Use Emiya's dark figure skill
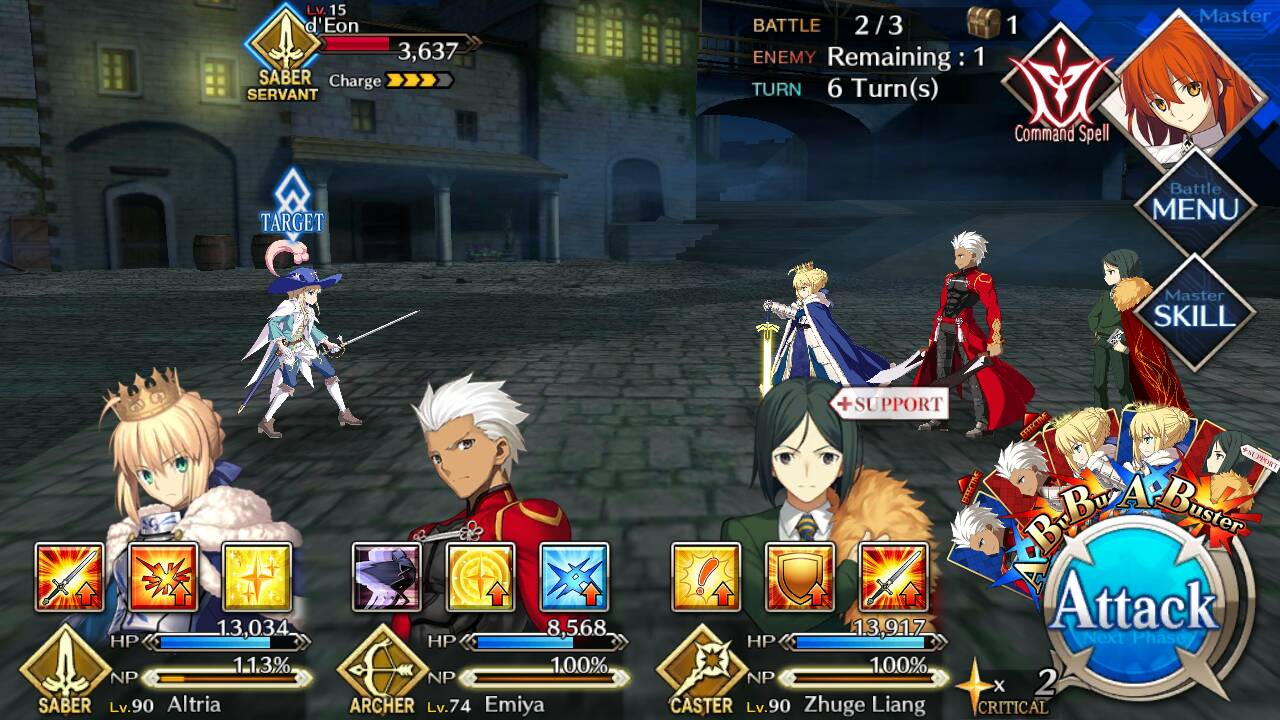The height and width of the screenshot is (720, 1280). pyautogui.click(x=387, y=577)
